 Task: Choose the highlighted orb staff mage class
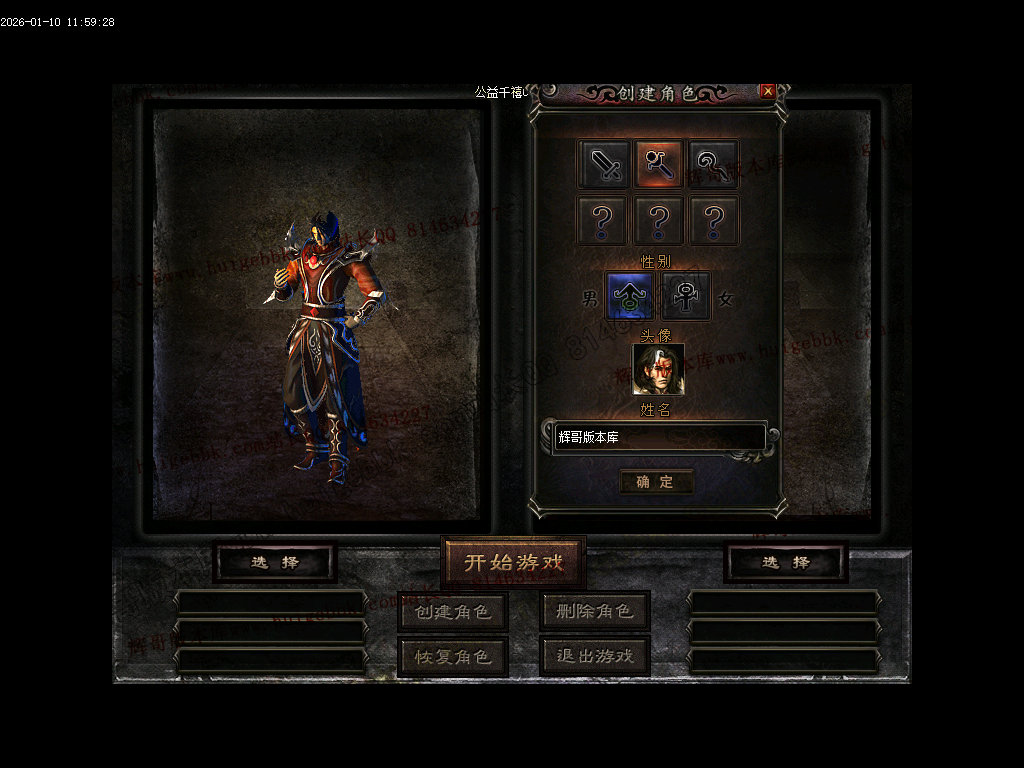click(658, 164)
